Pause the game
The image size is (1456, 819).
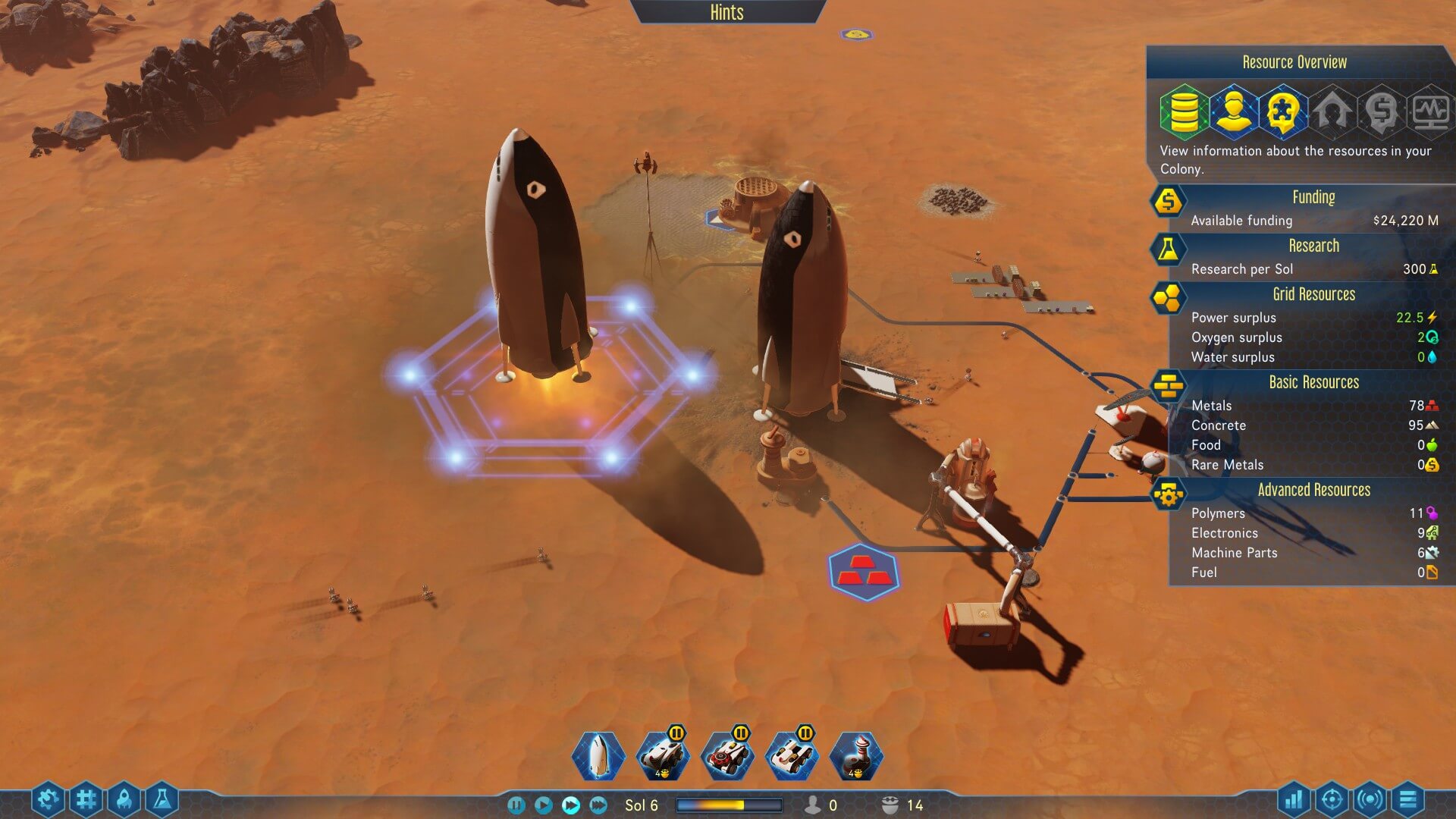(x=516, y=805)
